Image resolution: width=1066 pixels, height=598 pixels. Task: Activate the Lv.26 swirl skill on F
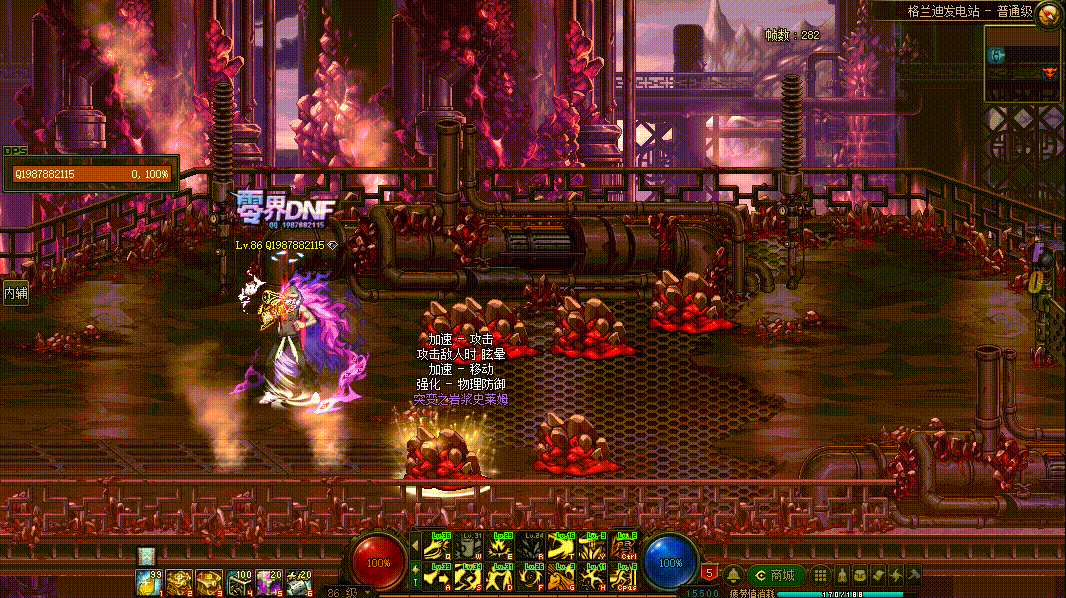point(531,576)
